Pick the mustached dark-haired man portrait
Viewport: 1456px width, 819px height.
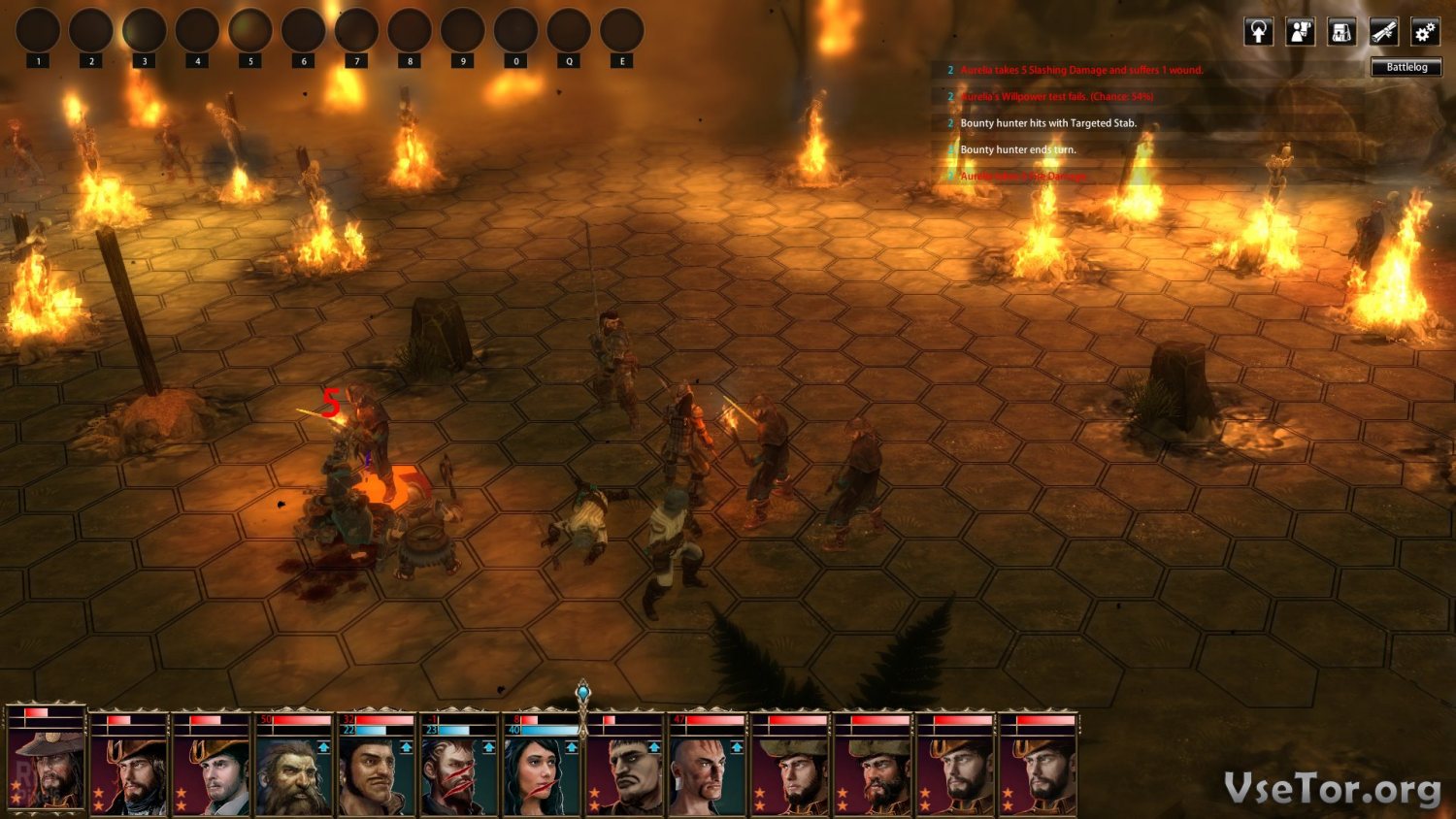pos(376,773)
